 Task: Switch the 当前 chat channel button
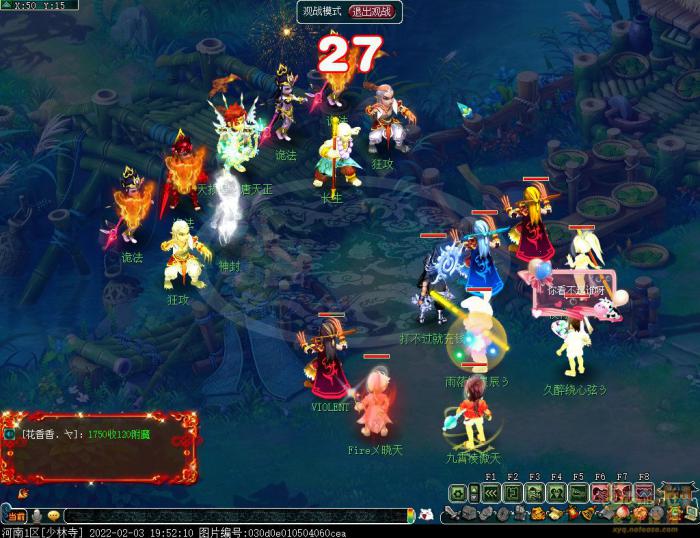15,516
